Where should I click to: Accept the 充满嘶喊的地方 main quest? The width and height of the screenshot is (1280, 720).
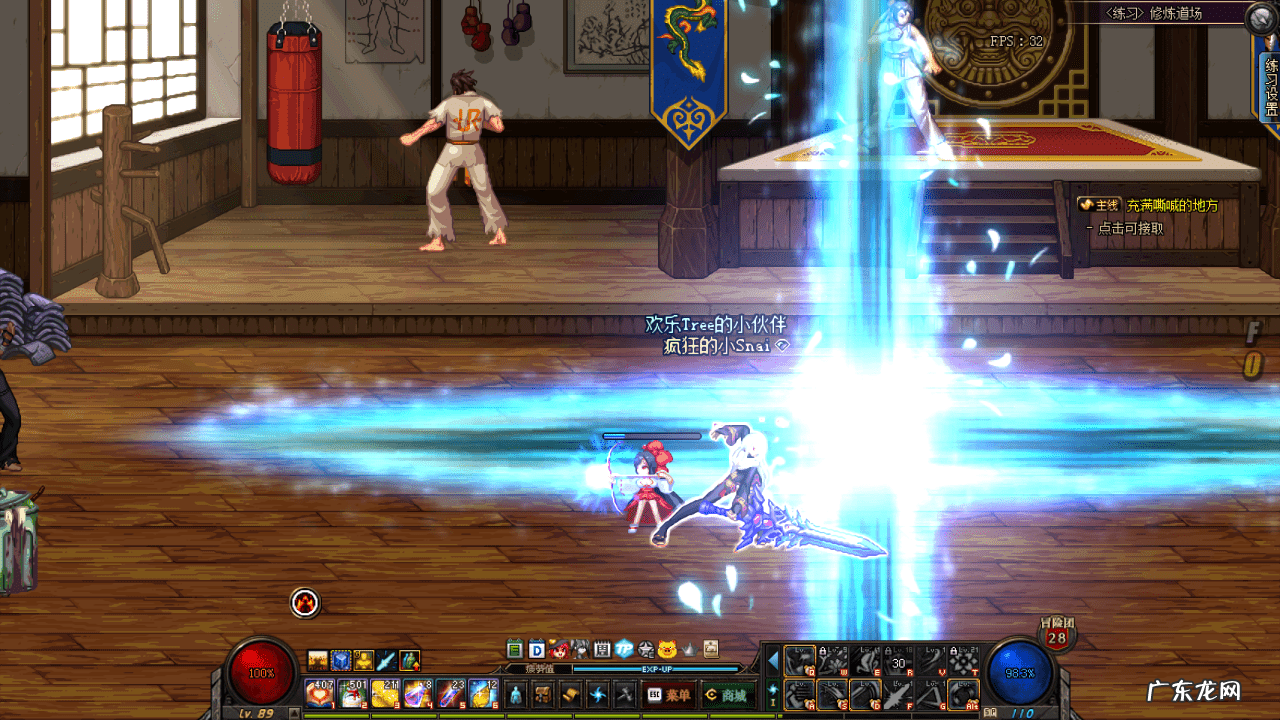pos(1172,205)
